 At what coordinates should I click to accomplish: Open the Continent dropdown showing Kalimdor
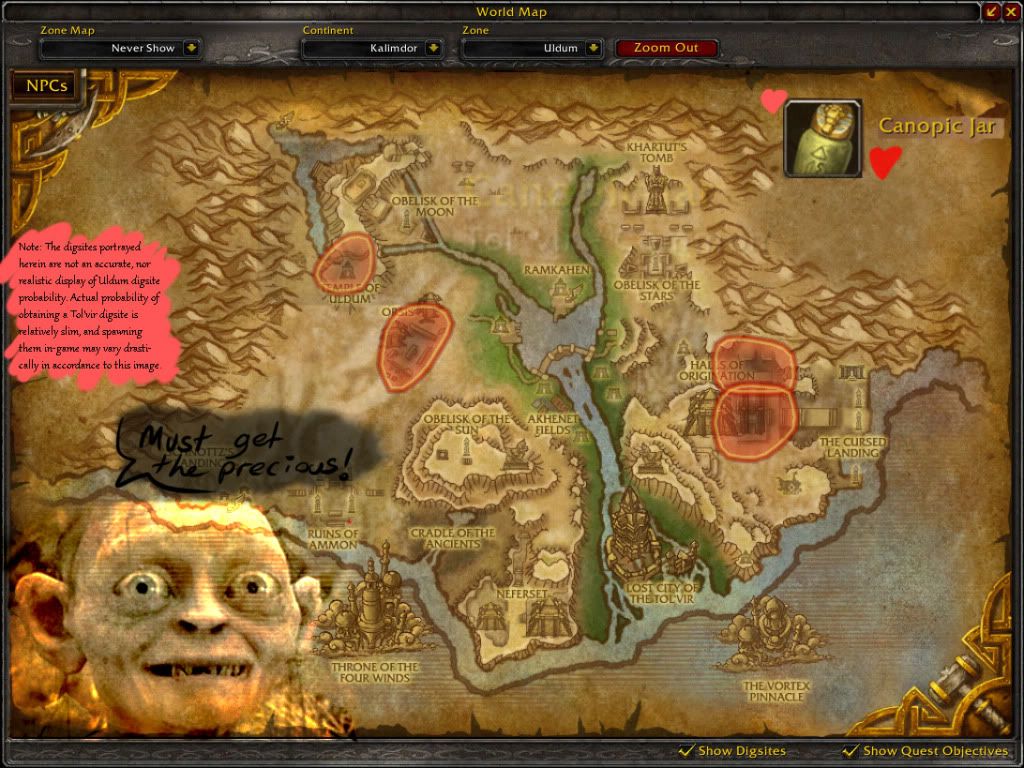tap(433, 48)
